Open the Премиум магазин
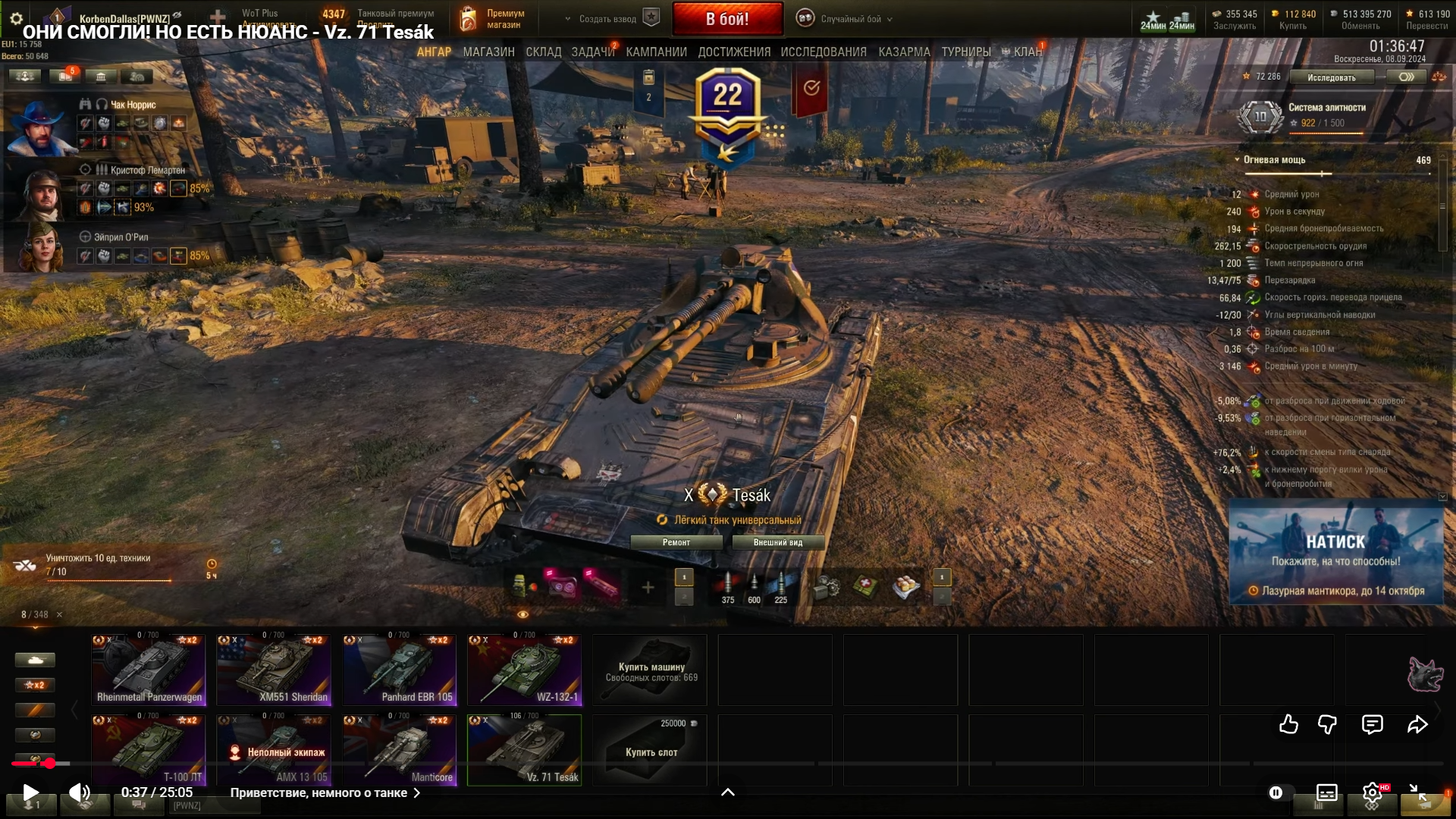 (494, 19)
